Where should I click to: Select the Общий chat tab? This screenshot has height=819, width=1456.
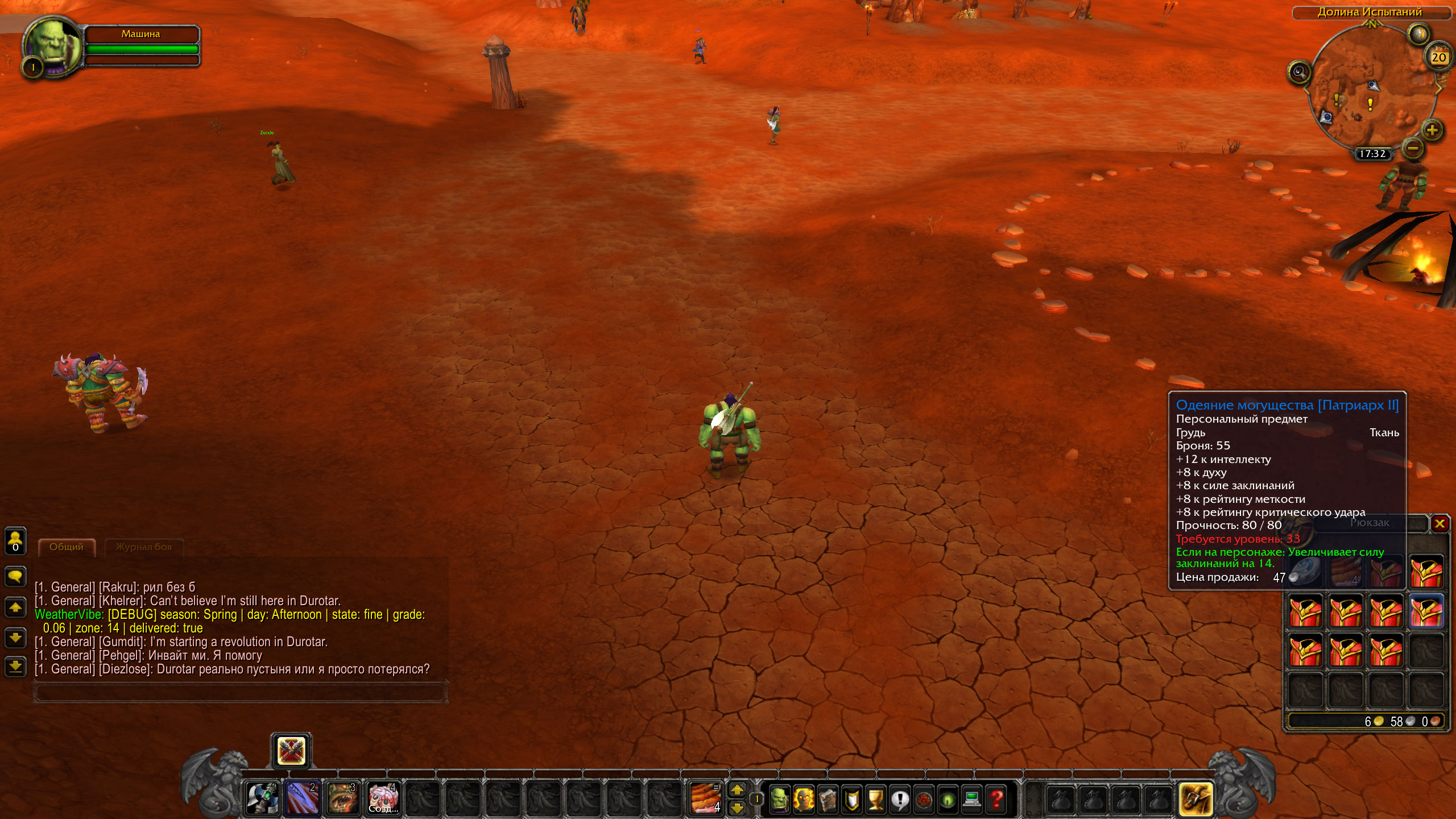pos(67,547)
